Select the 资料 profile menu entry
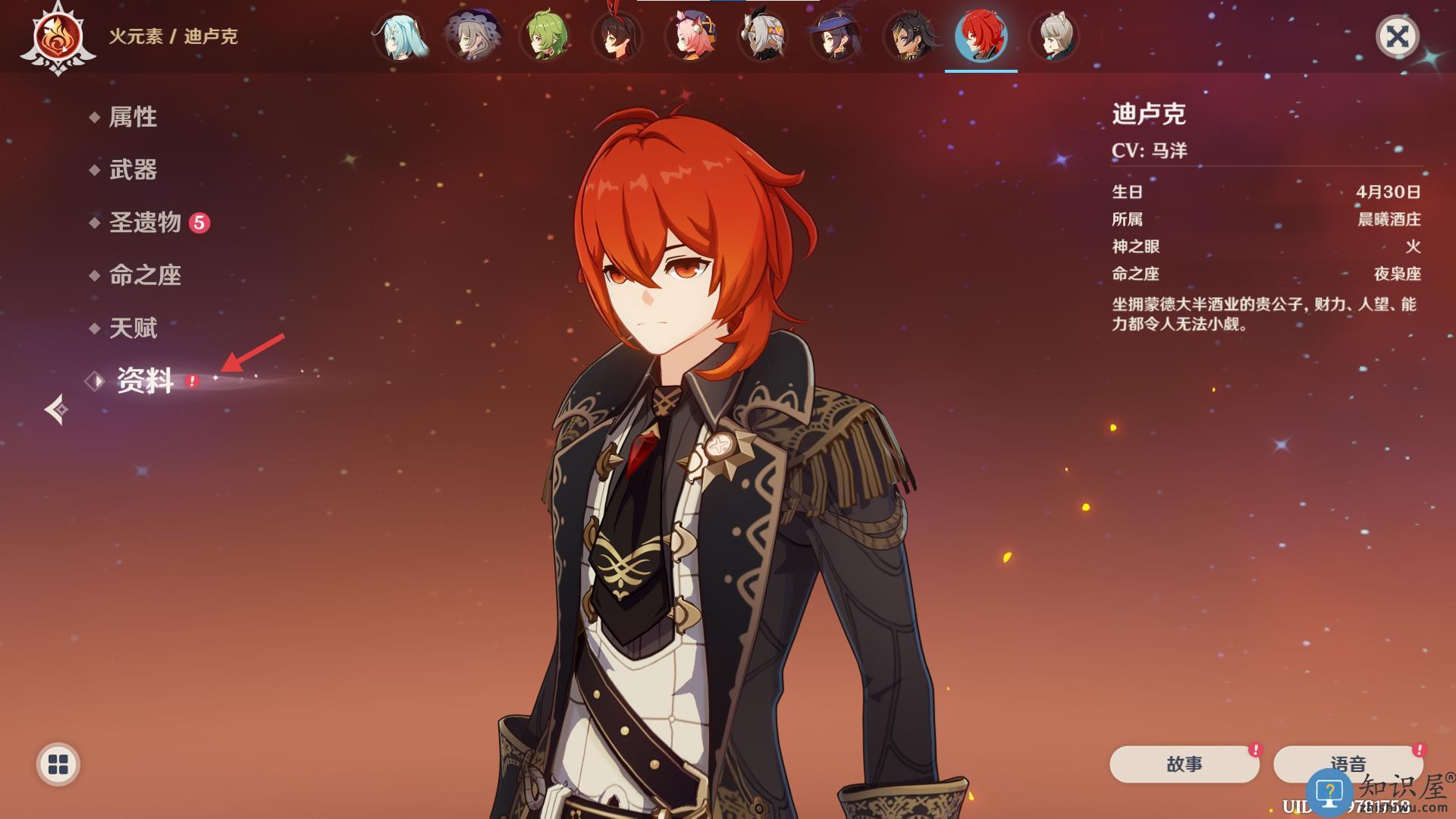 point(145,381)
